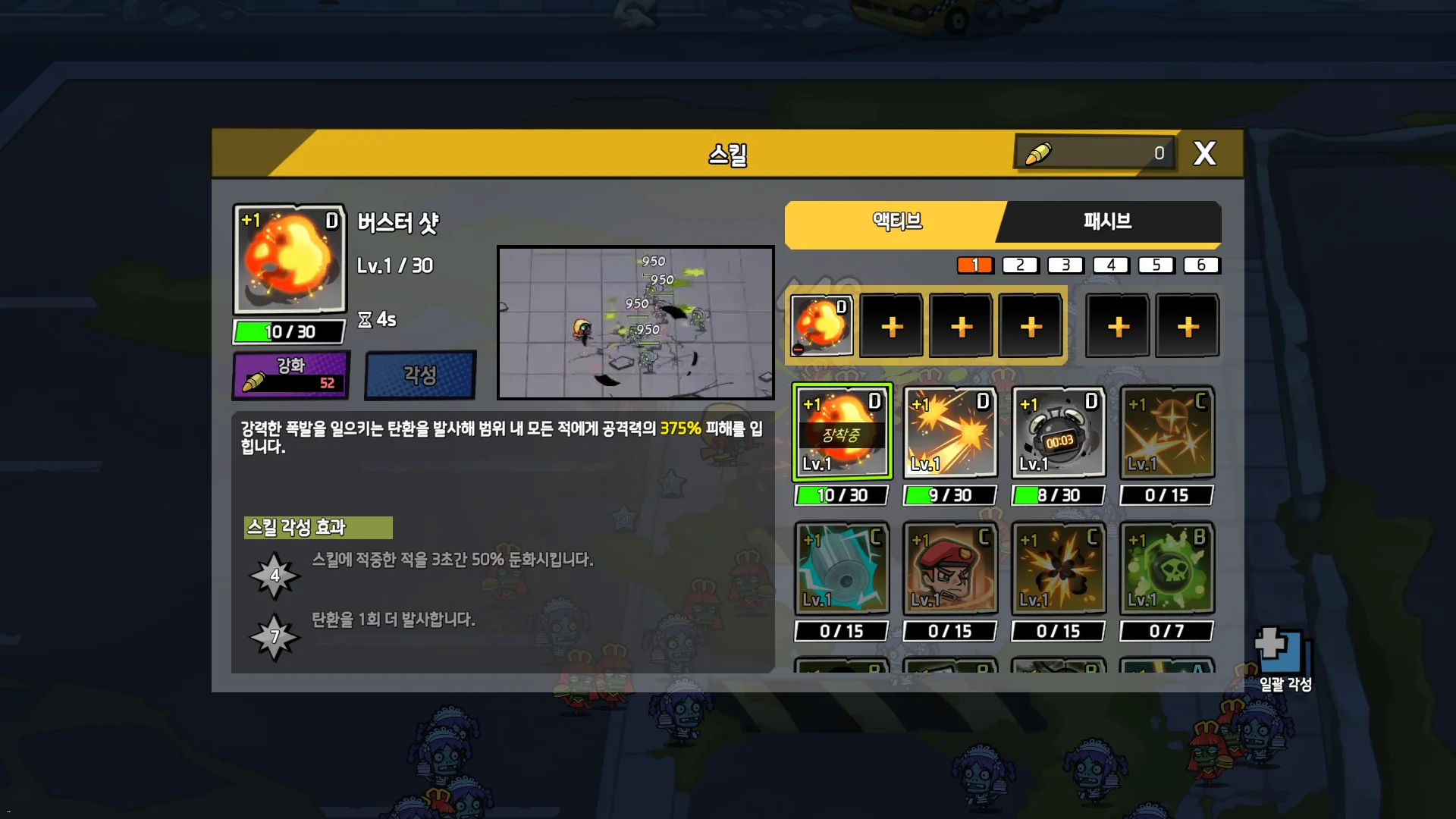This screenshot has height=819, width=1456.
Task: Play the skill preview thumbnail
Action: click(x=635, y=322)
